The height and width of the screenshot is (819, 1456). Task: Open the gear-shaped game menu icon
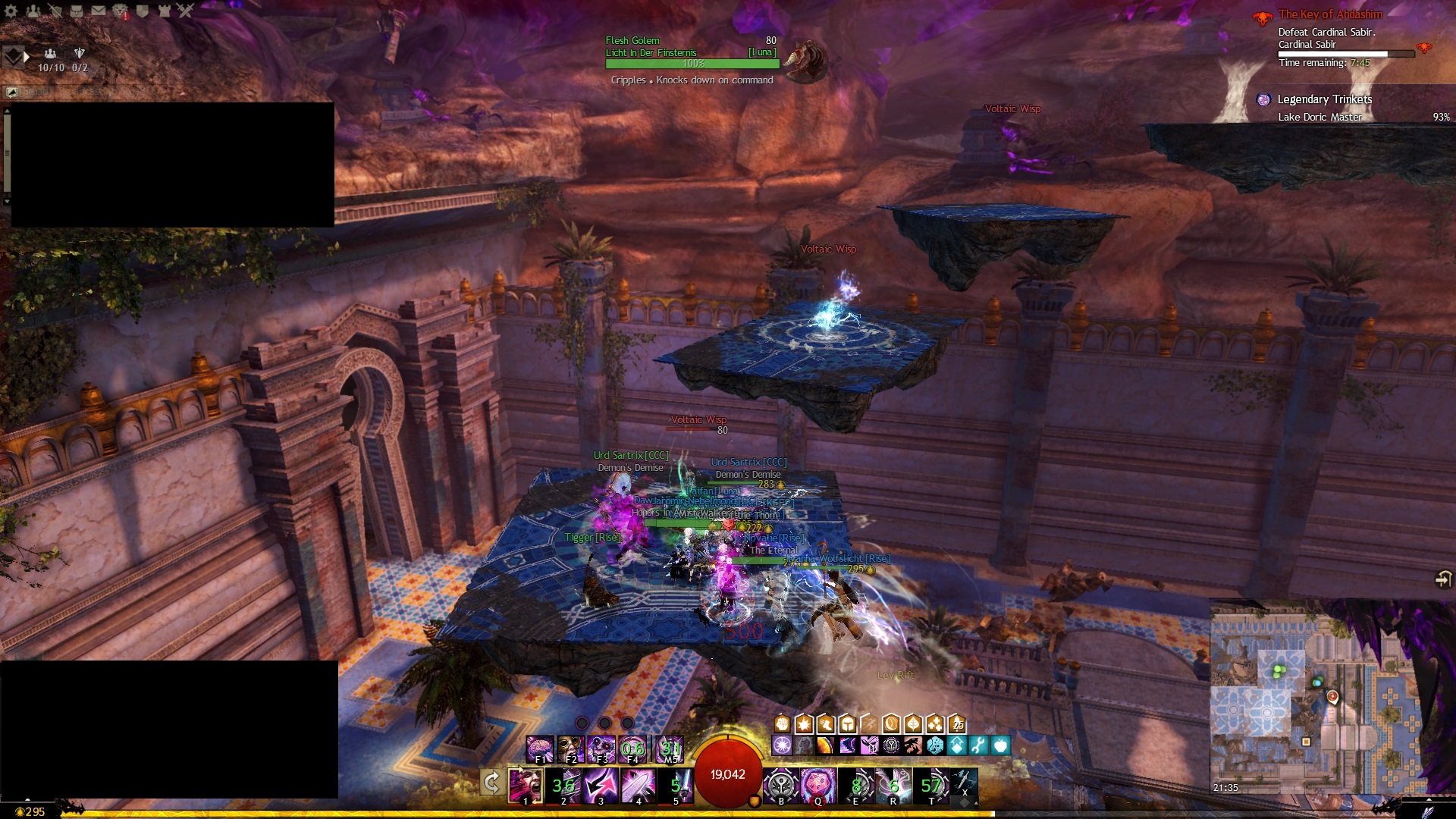coord(11,11)
